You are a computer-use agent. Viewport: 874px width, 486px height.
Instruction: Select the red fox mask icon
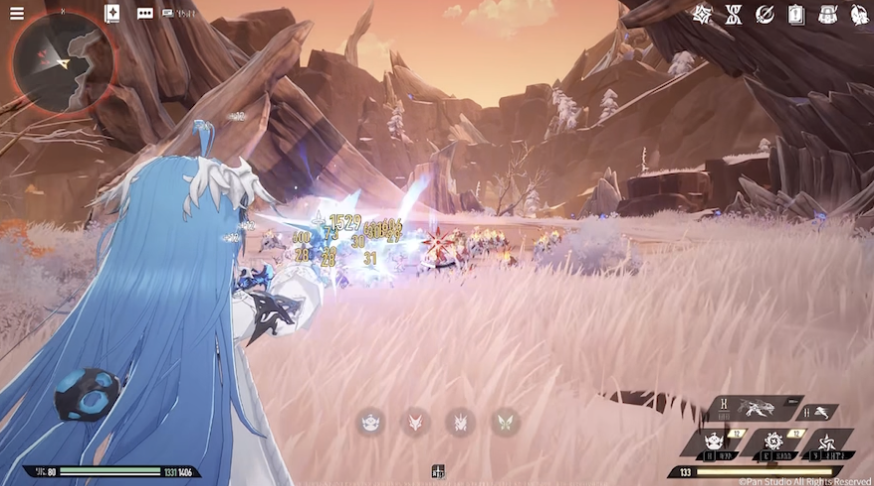[x=416, y=422]
